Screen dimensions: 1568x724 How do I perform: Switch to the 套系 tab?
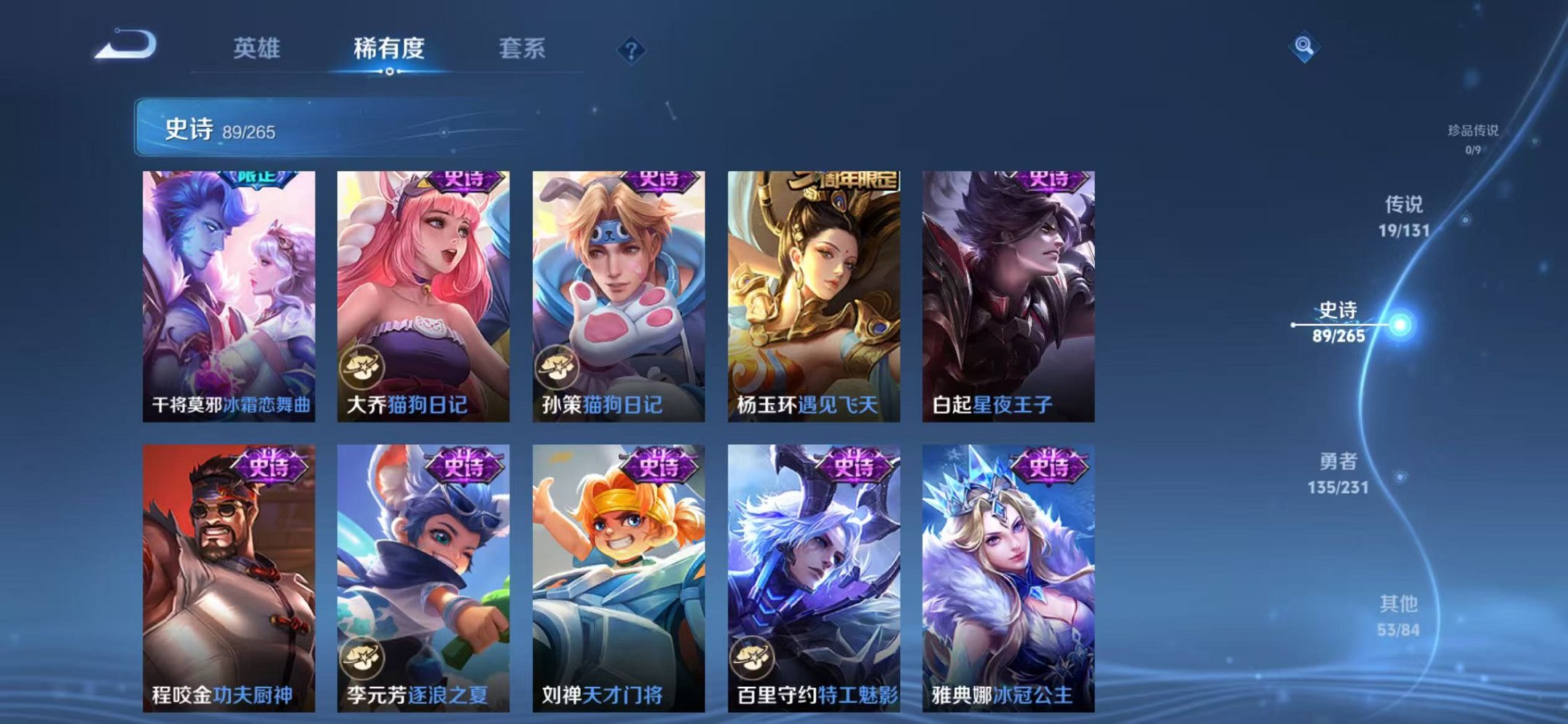tap(522, 47)
